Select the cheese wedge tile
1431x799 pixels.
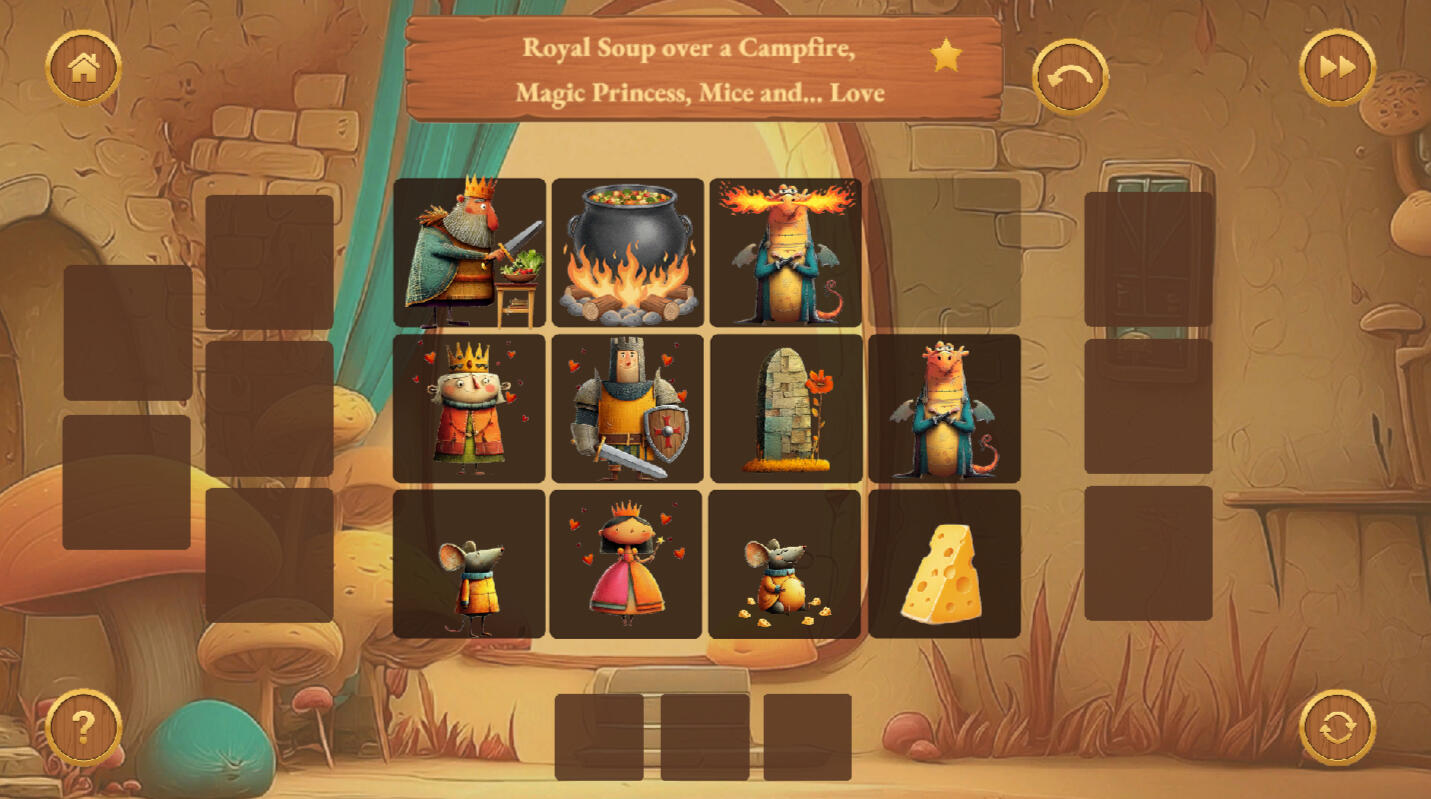click(x=944, y=564)
